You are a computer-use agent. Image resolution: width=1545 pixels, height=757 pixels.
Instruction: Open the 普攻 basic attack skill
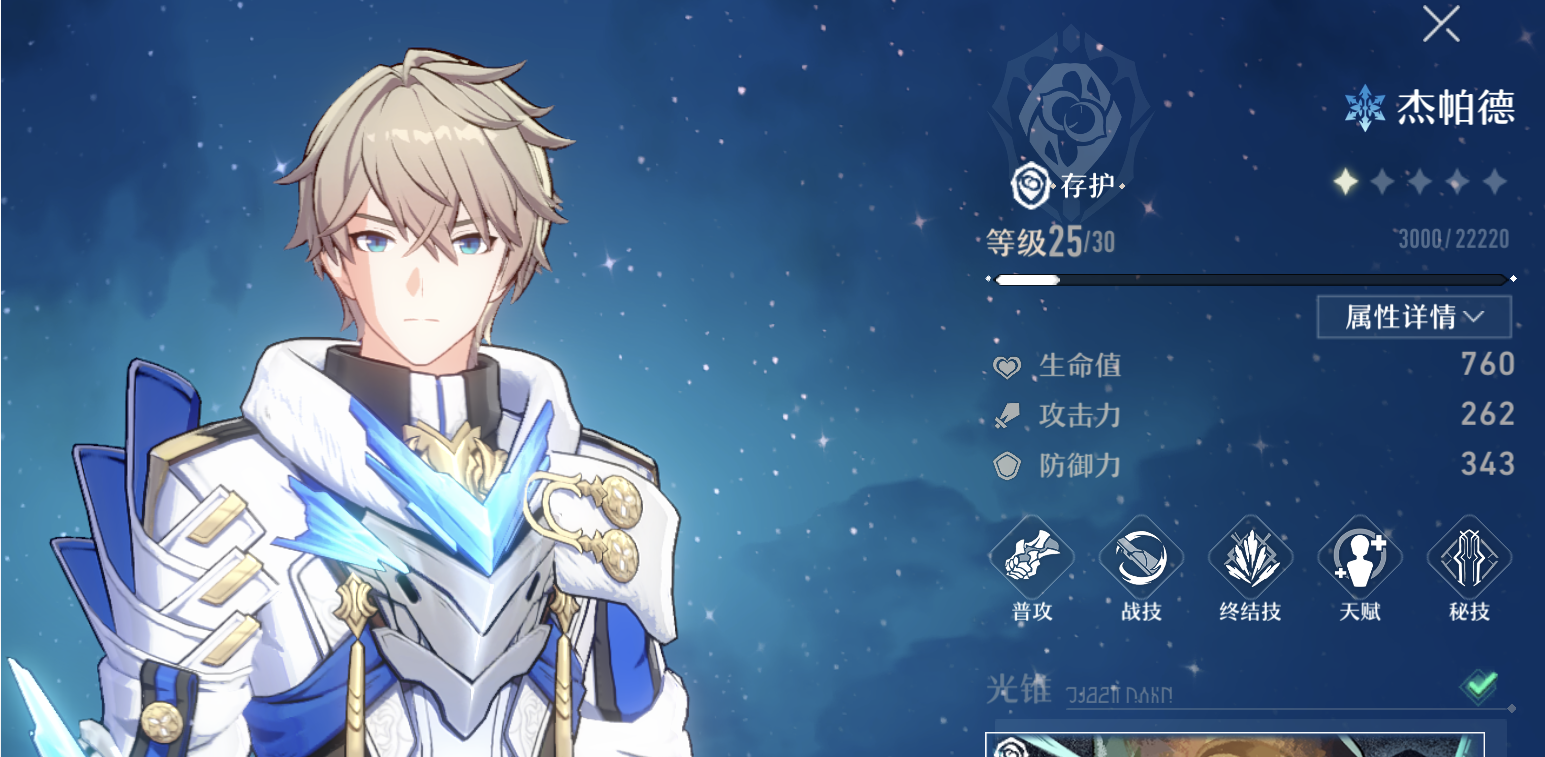pyautogui.click(x=1031, y=558)
